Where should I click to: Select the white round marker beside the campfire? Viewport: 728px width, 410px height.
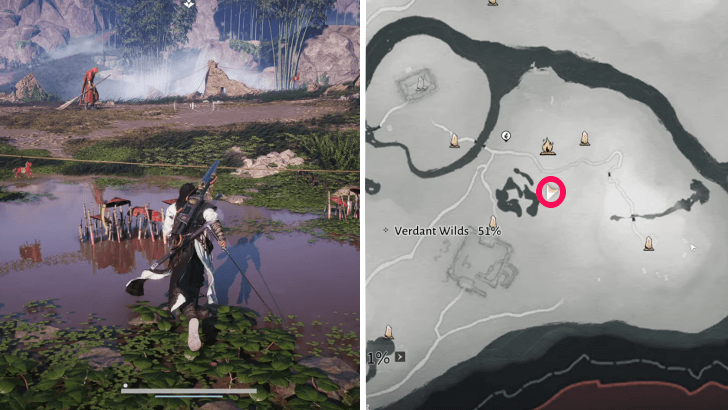tap(506, 136)
